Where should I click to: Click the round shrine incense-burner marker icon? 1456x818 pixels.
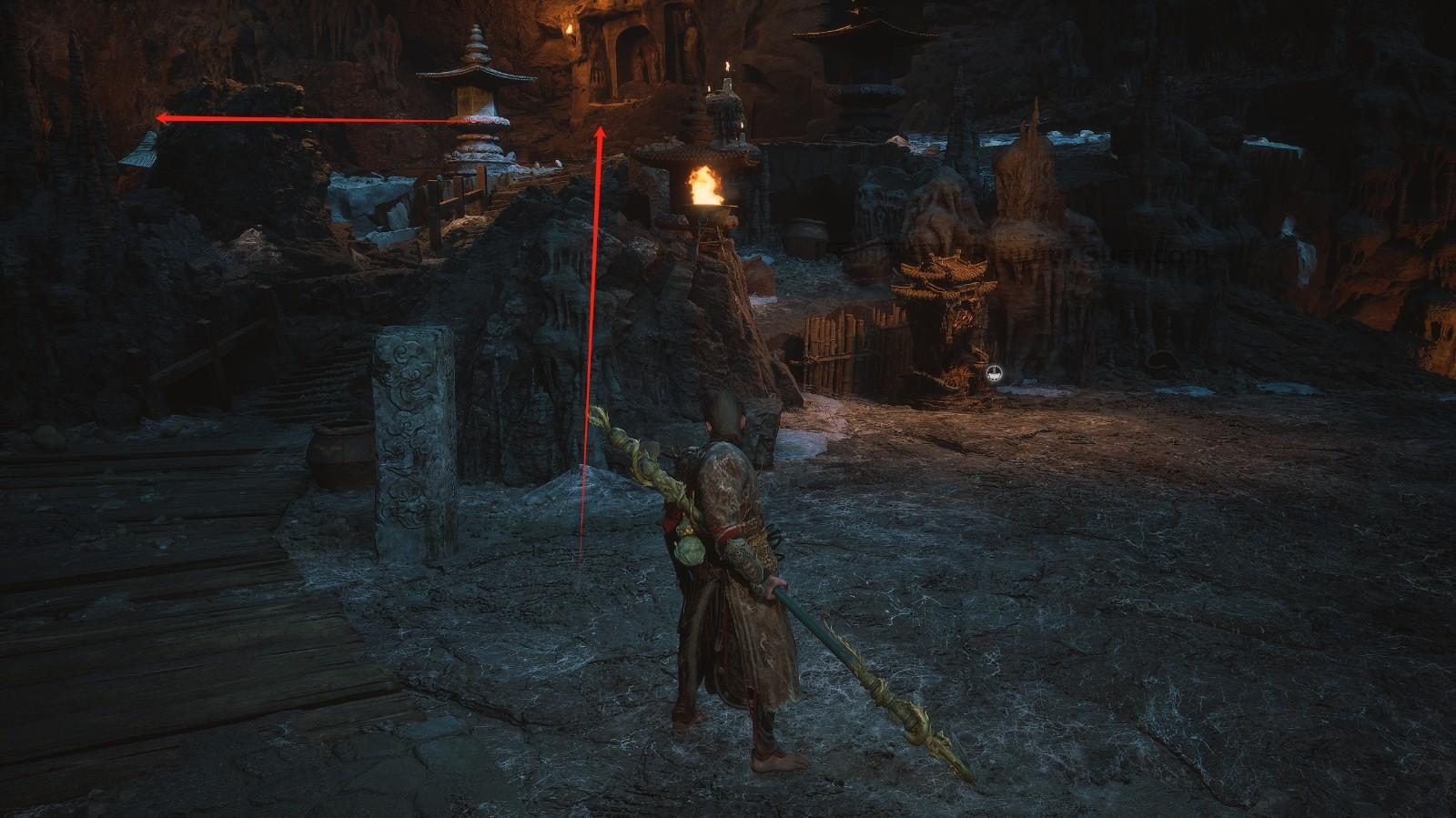(996, 371)
